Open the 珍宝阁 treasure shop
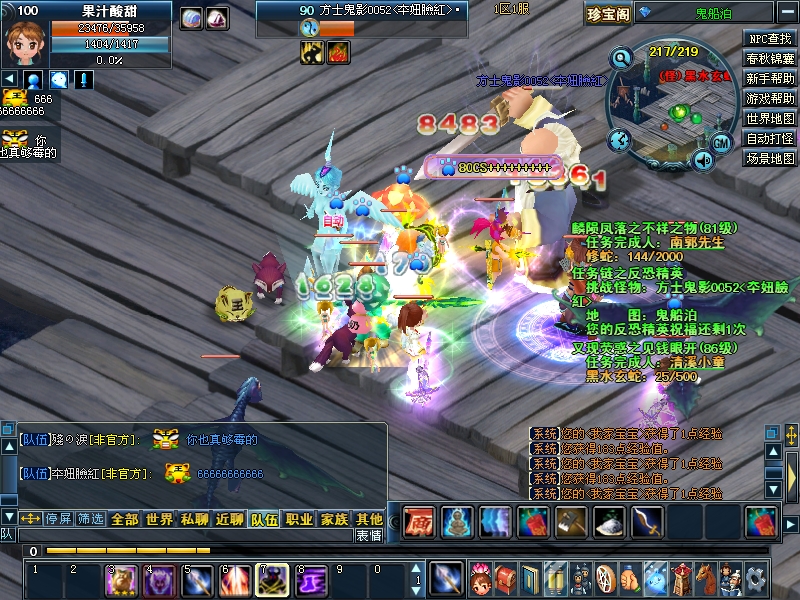Screen dimensions: 800x600 click(609, 13)
